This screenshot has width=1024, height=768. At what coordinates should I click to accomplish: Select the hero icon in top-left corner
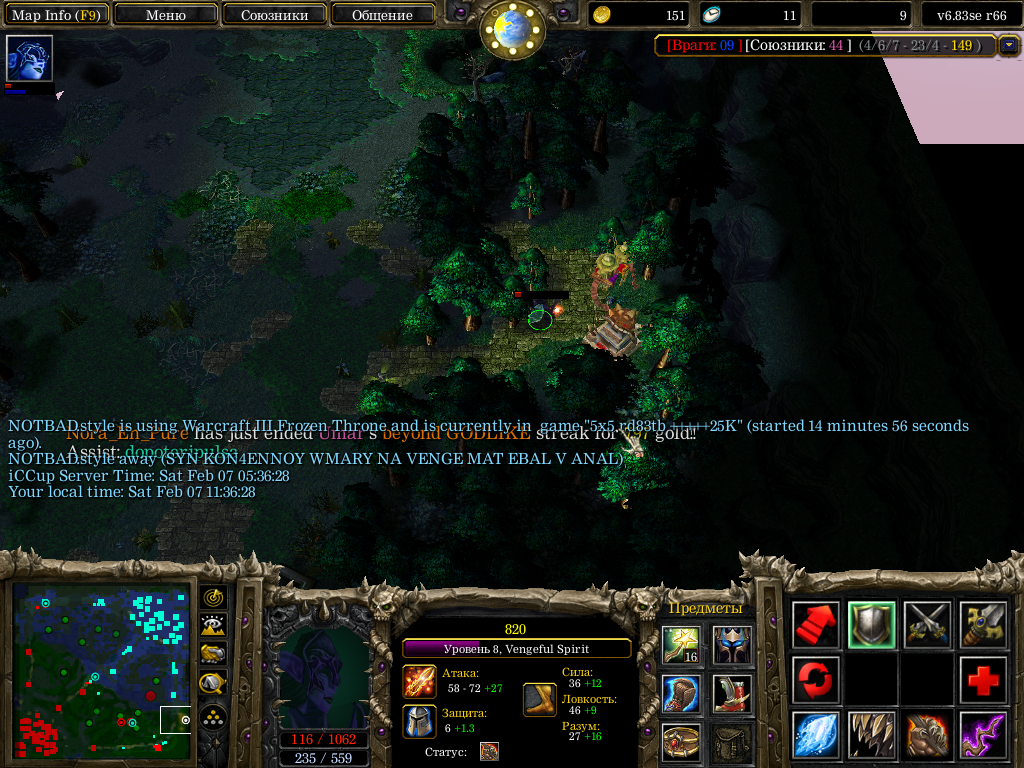[29, 59]
